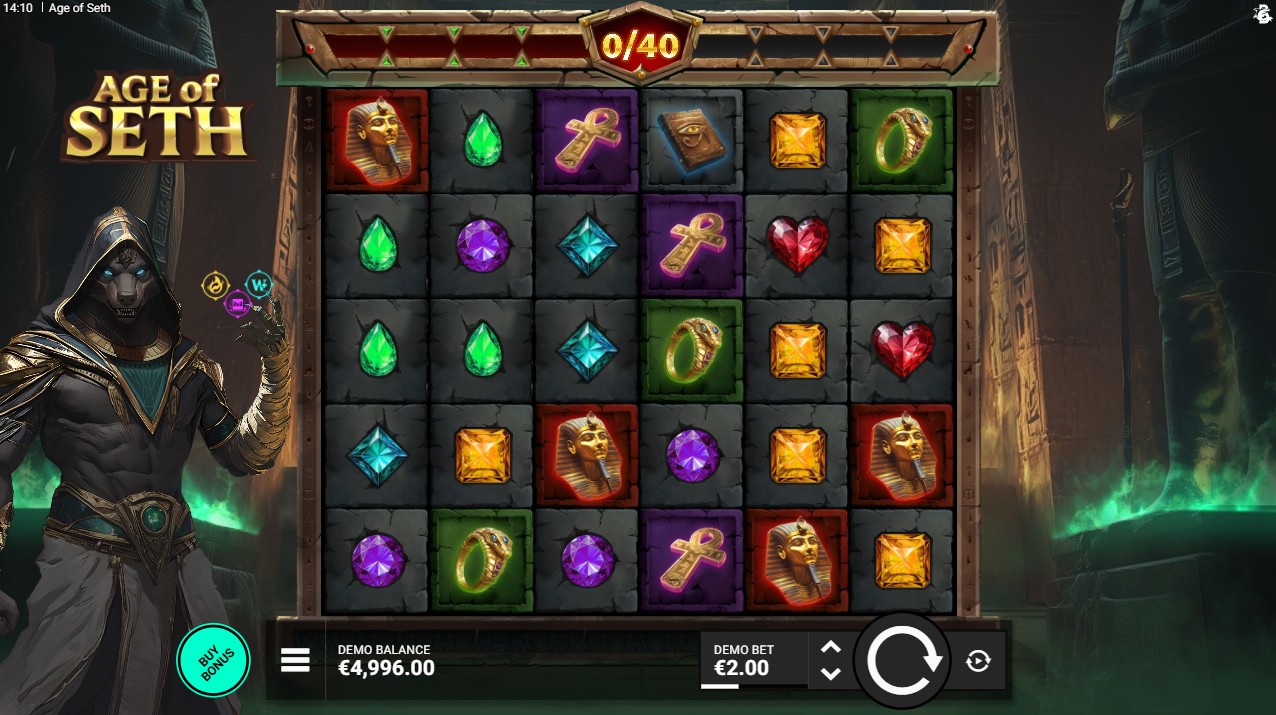Click the Hacksaw logo in the corner
Screen dimensions: 1276x715
click(x=1262, y=13)
